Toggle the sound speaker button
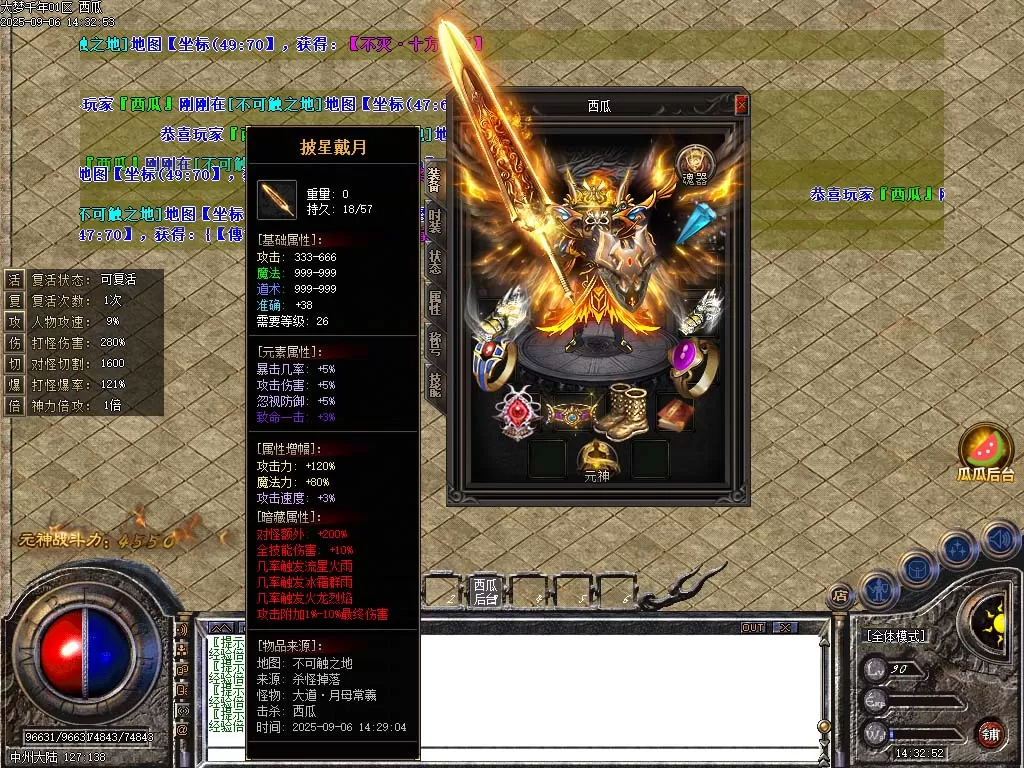The width and height of the screenshot is (1024, 768). 999,540
